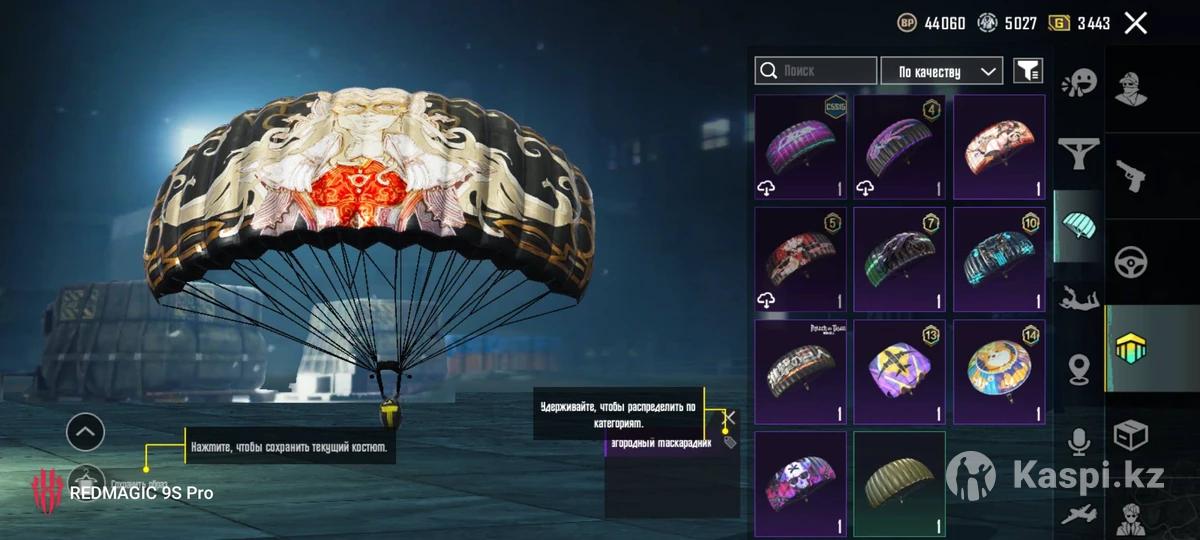Close the category hint tooltip

pos(730,417)
